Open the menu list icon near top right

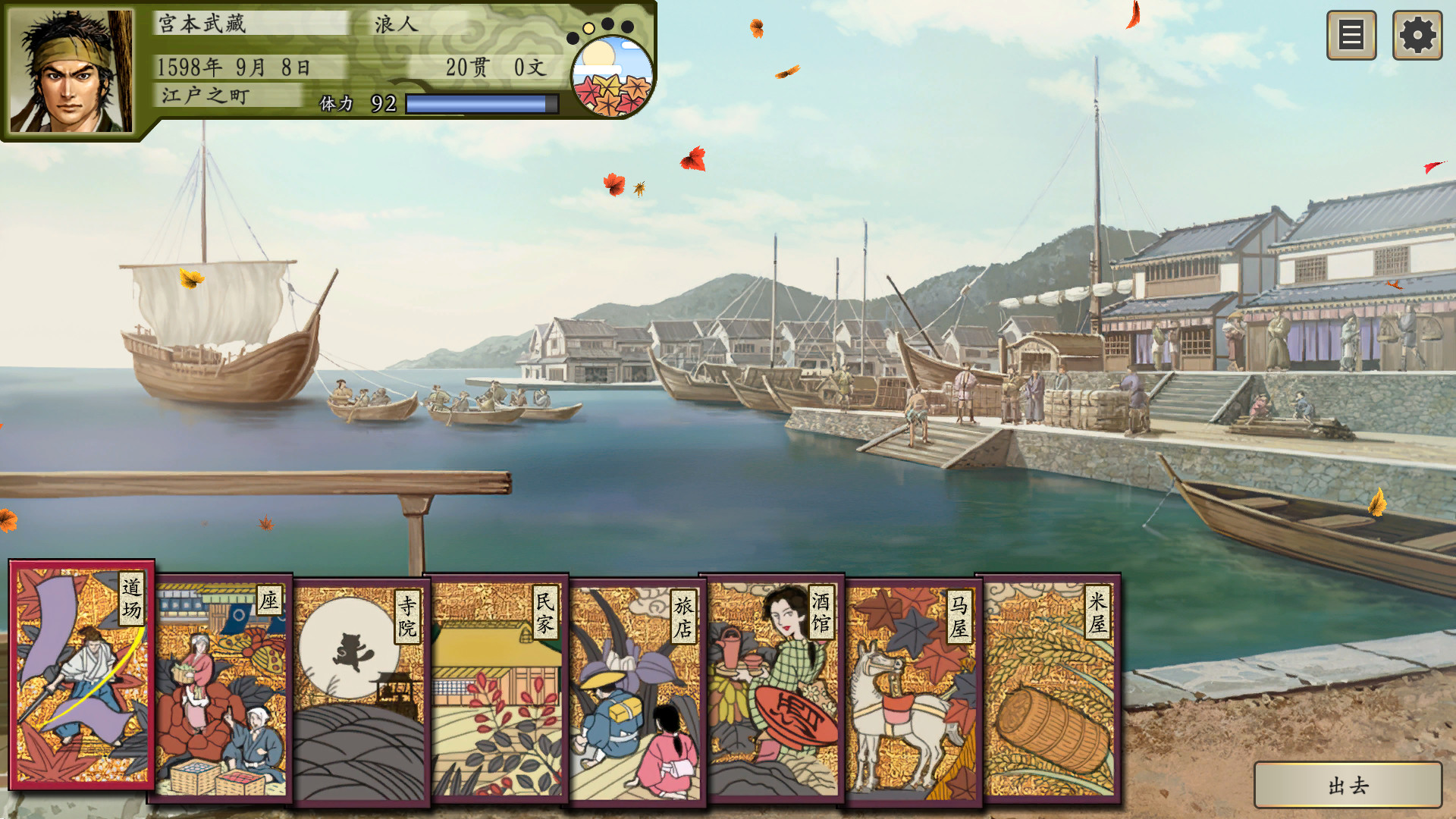tap(1351, 33)
